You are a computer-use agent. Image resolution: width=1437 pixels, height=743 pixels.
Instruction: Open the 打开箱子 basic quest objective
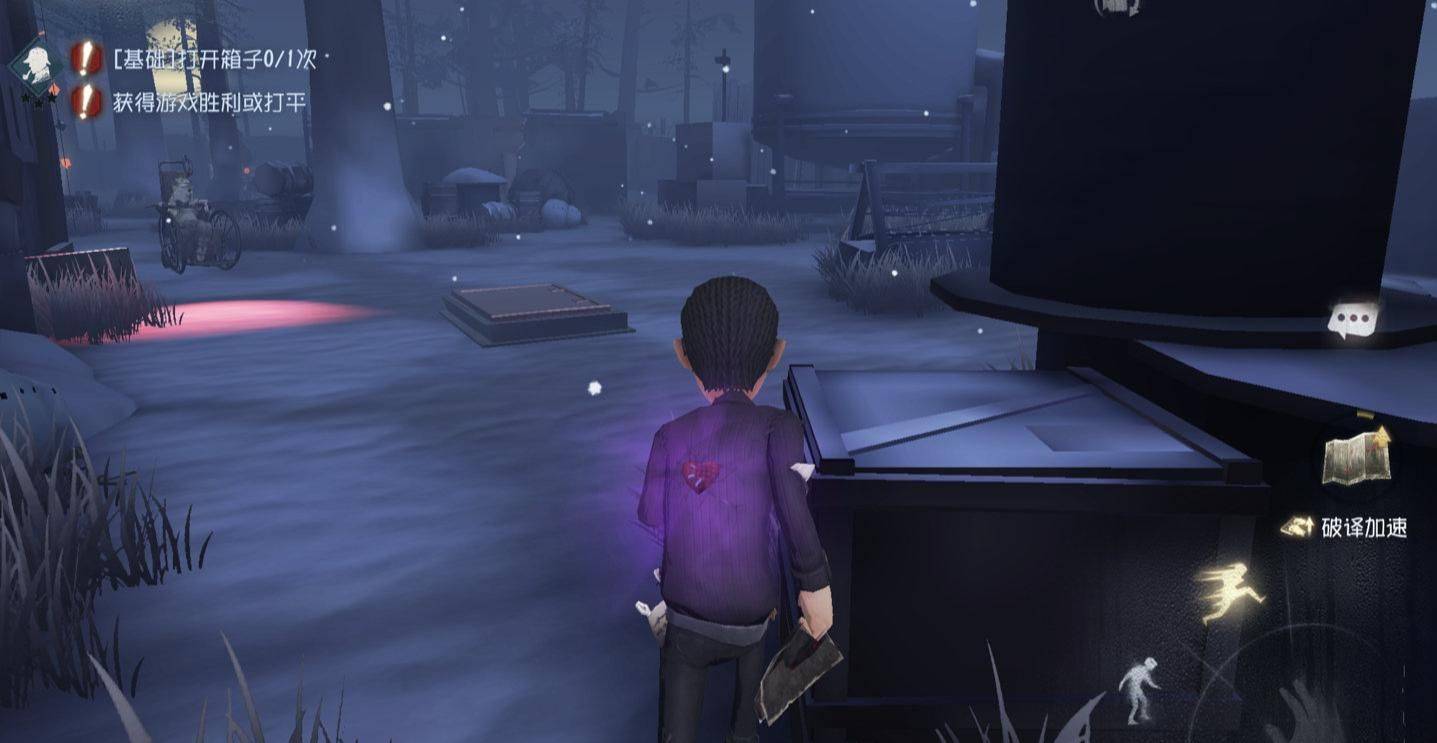(x=214, y=60)
